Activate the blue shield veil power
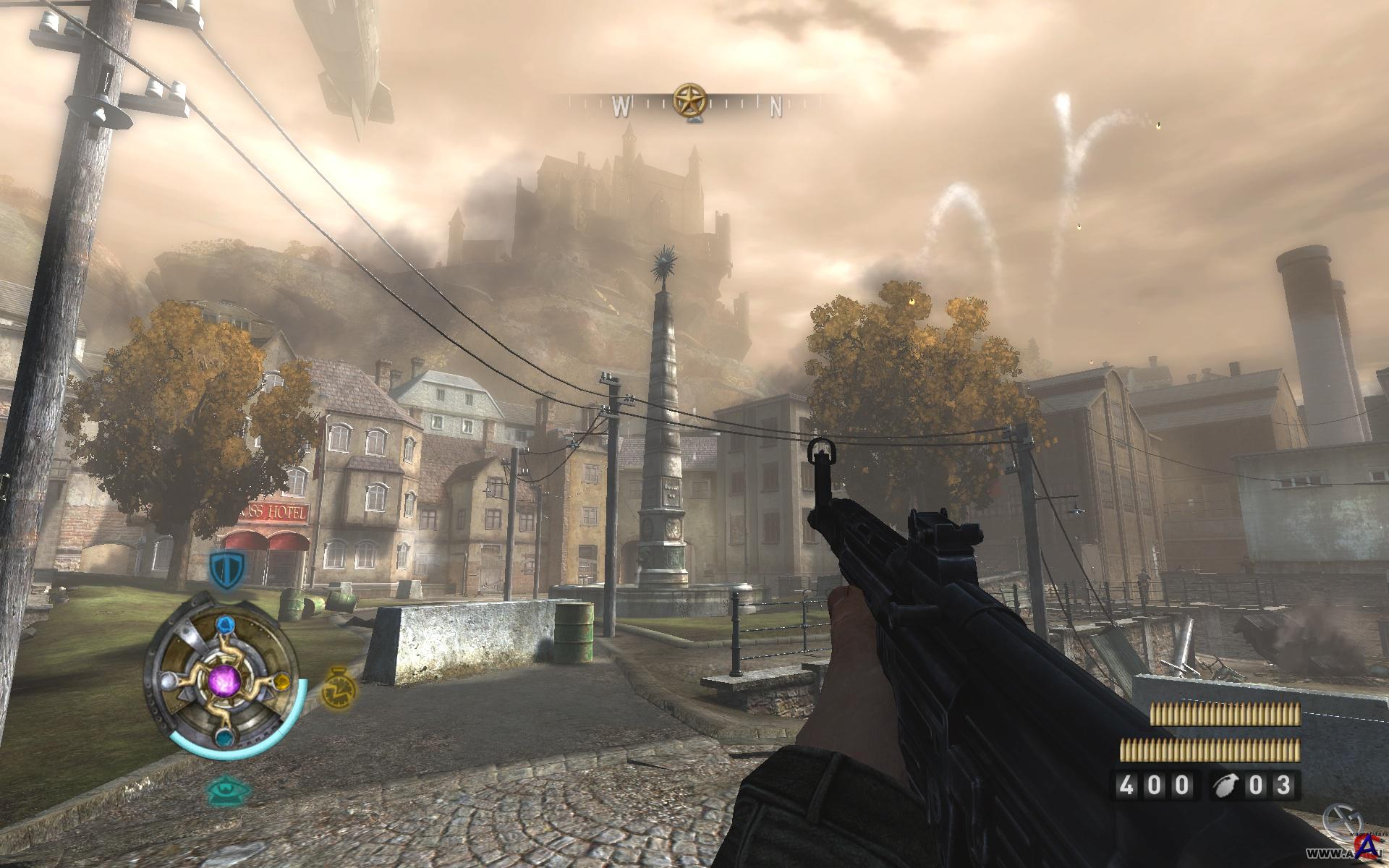Viewport: 1389px width, 868px height. click(x=227, y=569)
